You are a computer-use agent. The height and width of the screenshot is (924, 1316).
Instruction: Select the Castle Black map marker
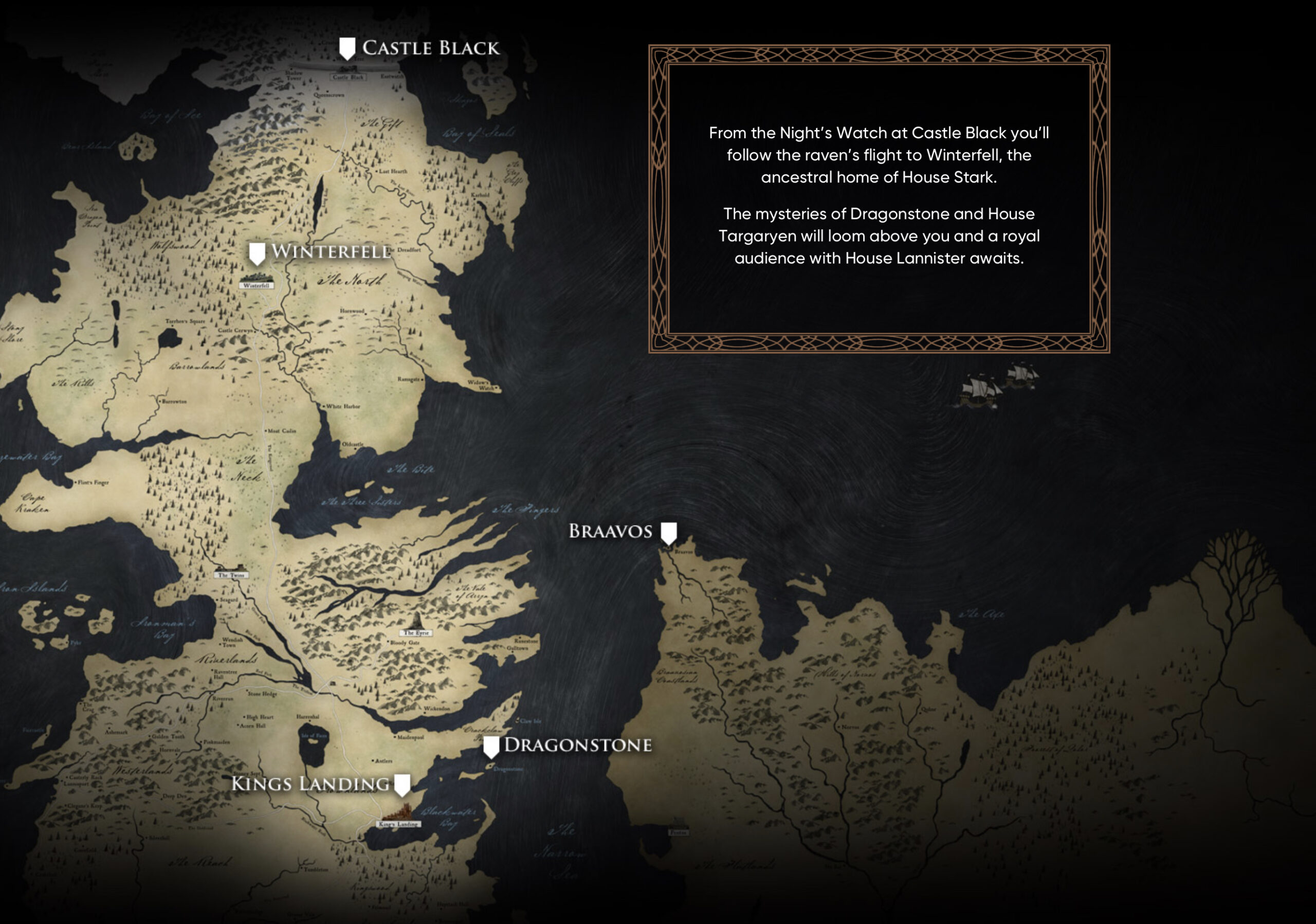347,49
